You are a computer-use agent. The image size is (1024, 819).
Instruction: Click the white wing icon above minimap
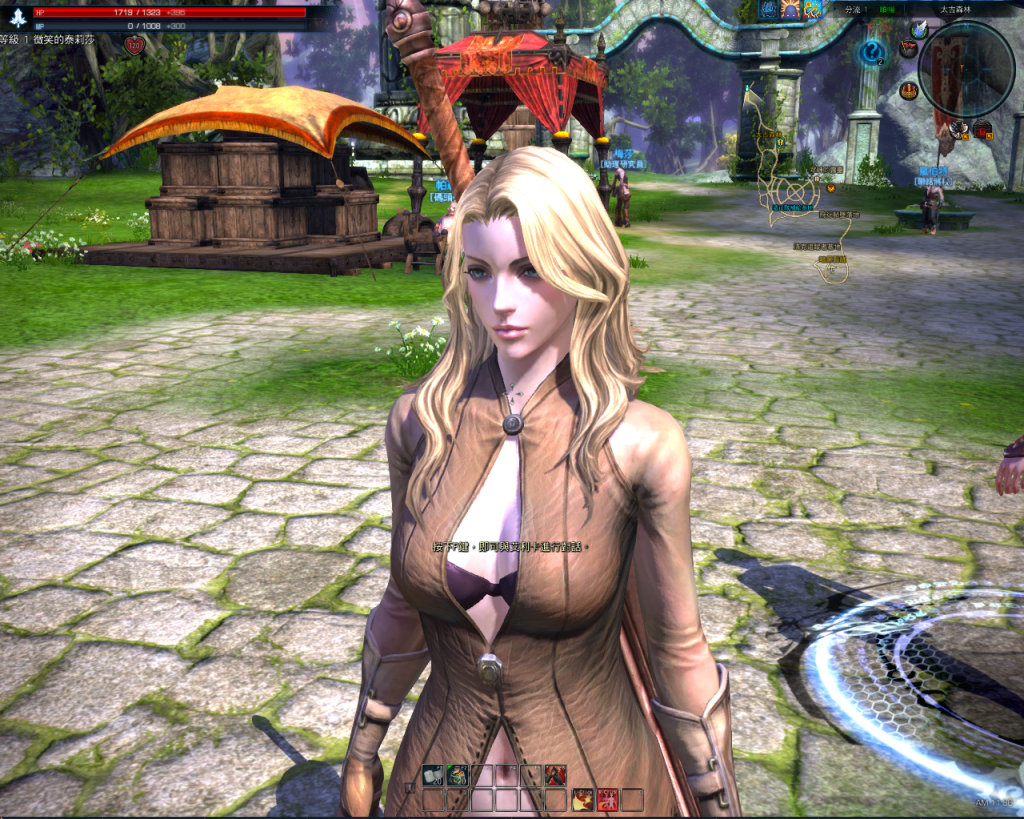[x=919, y=31]
